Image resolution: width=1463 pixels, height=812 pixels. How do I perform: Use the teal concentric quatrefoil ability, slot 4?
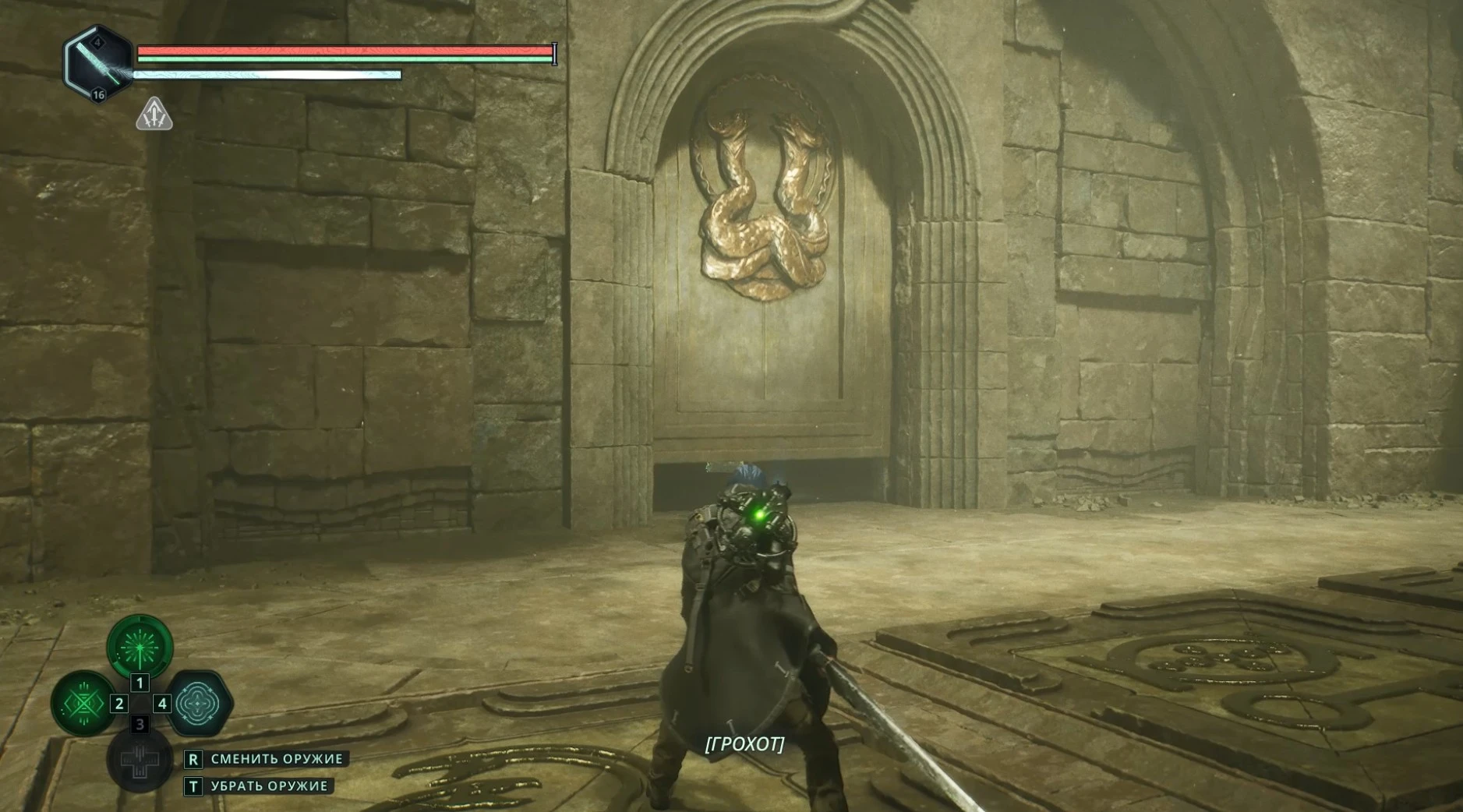pos(198,703)
